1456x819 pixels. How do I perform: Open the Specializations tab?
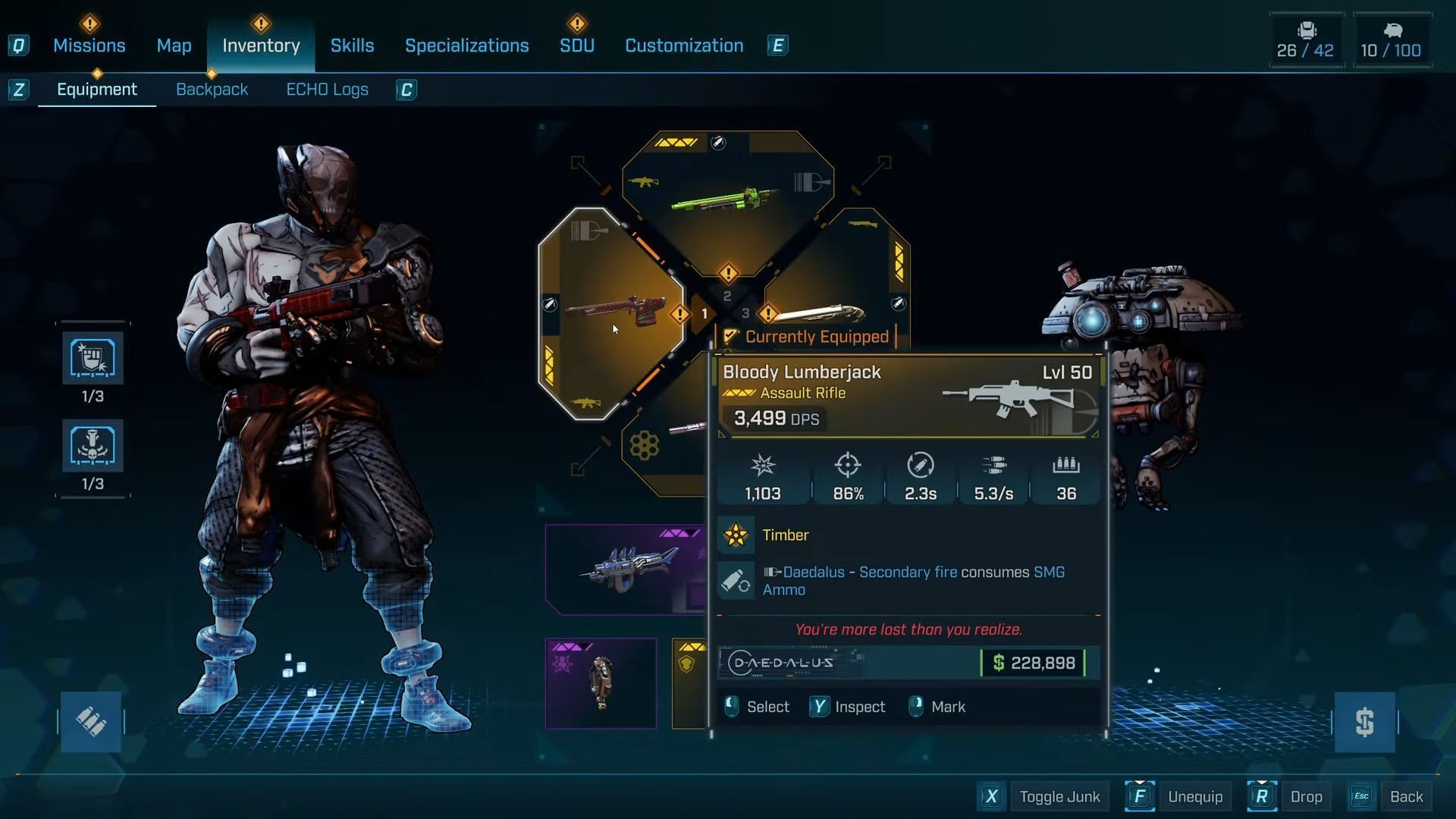click(x=466, y=45)
